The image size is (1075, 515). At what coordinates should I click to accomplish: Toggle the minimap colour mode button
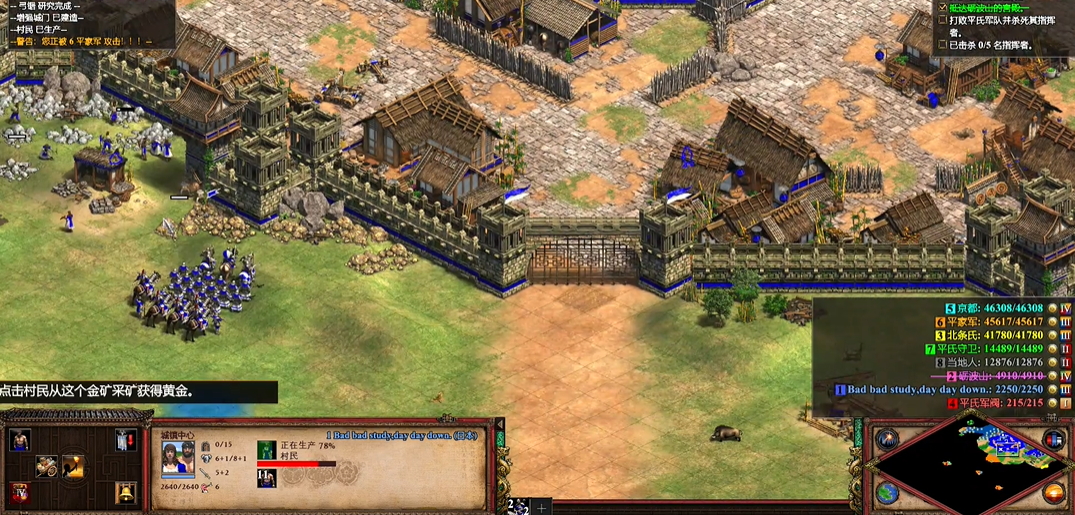click(x=1052, y=440)
